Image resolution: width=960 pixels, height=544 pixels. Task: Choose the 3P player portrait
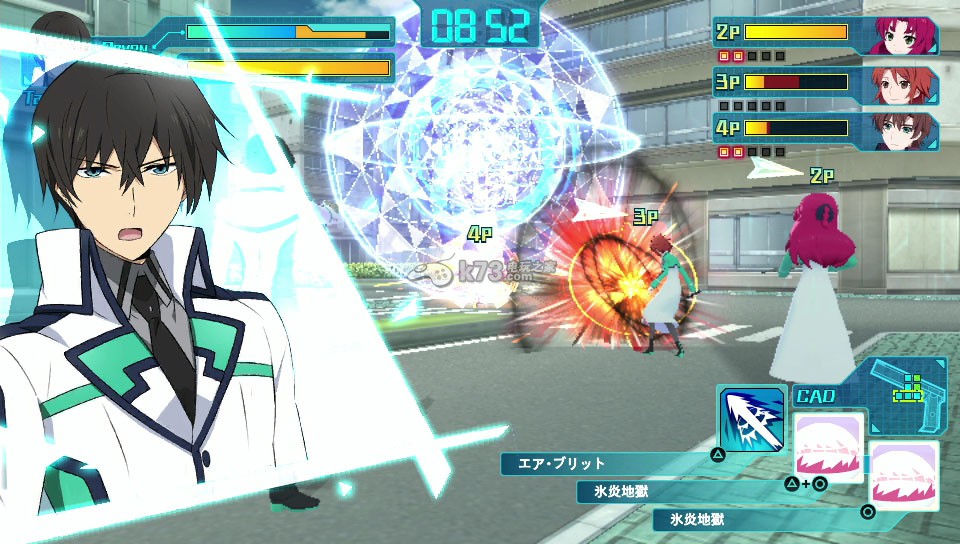click(906, 85)
